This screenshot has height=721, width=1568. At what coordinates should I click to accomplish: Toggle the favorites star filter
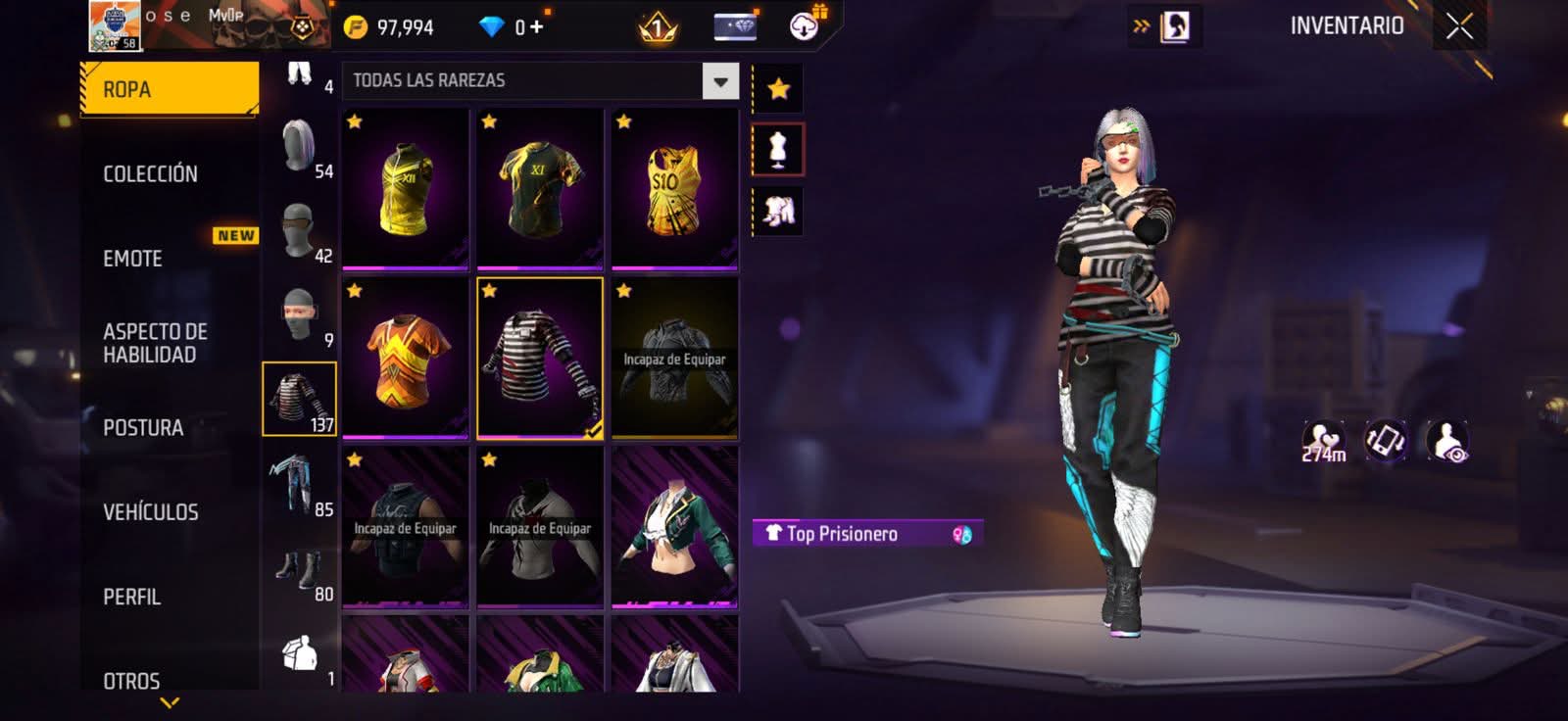778,89
